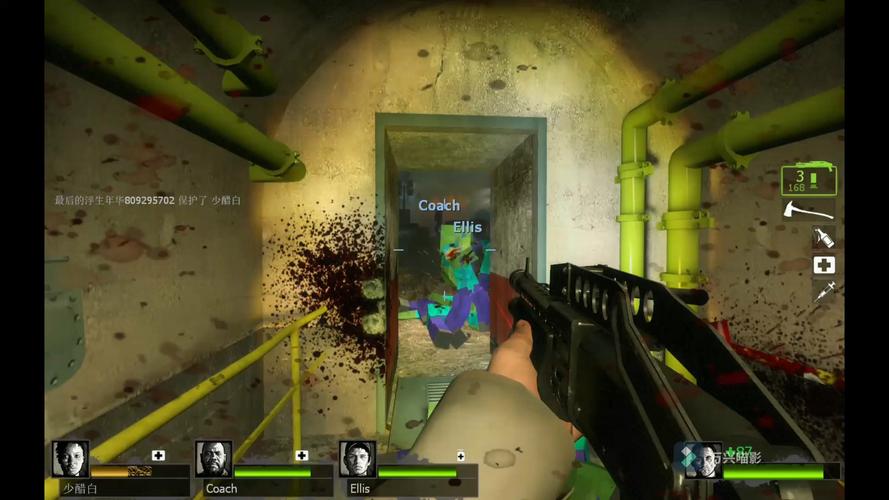This screenshot has height=500, width=889.
Task: Click Ellis's teammate portrait
Action: point(357,459)
